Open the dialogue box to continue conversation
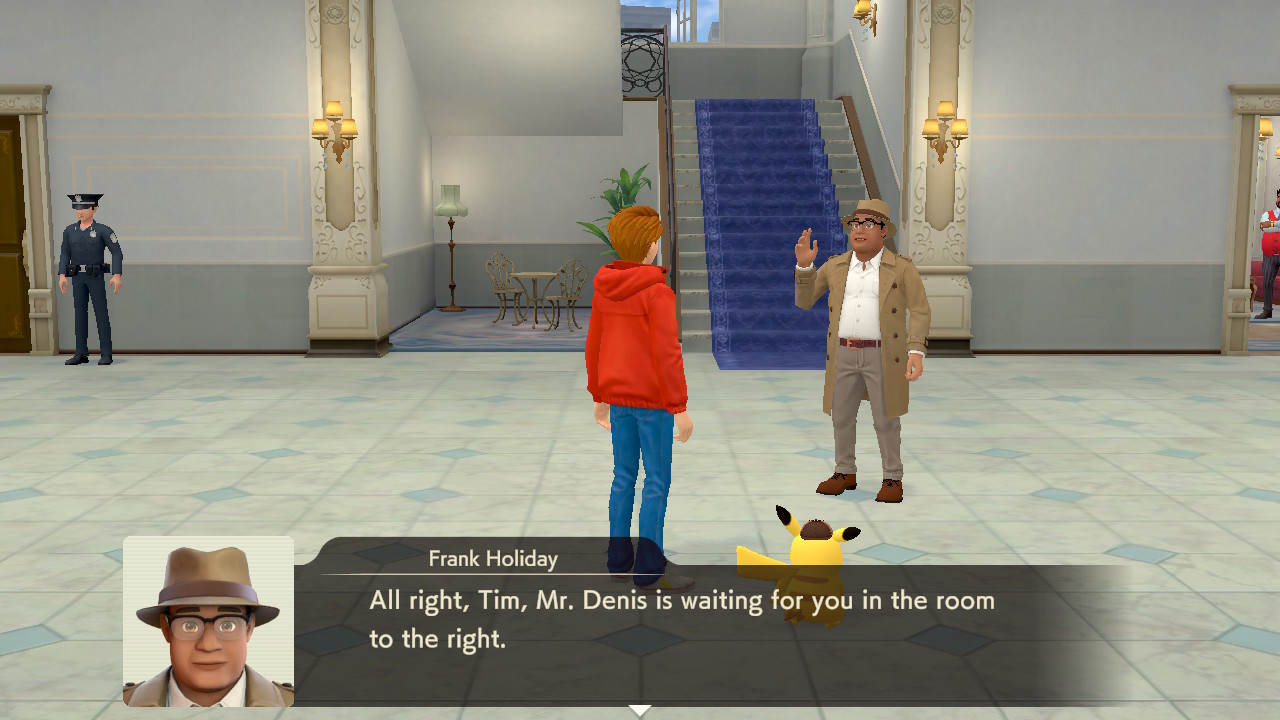Viewport: 1280px width, 720px height. 700,620
